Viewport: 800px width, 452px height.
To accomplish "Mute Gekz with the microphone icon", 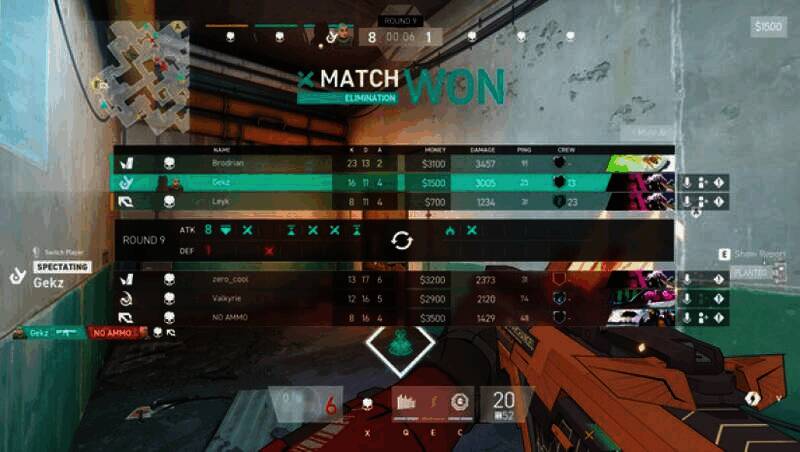I will click(687, 182).
